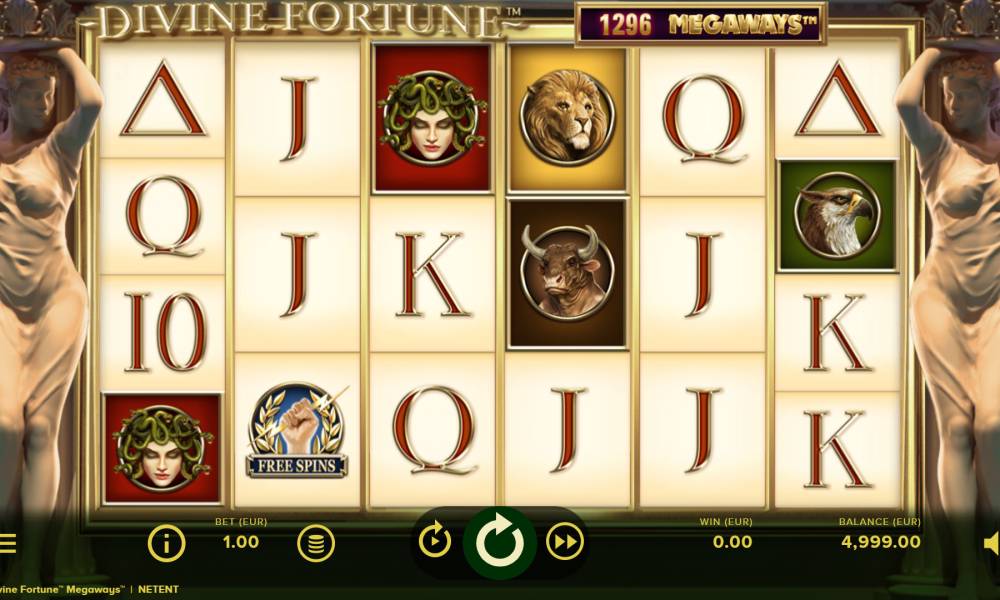The width and height of the screenshot is (1000, 600).
Task: Open the coin stack bet settings
Action: [x=315, y=543]
